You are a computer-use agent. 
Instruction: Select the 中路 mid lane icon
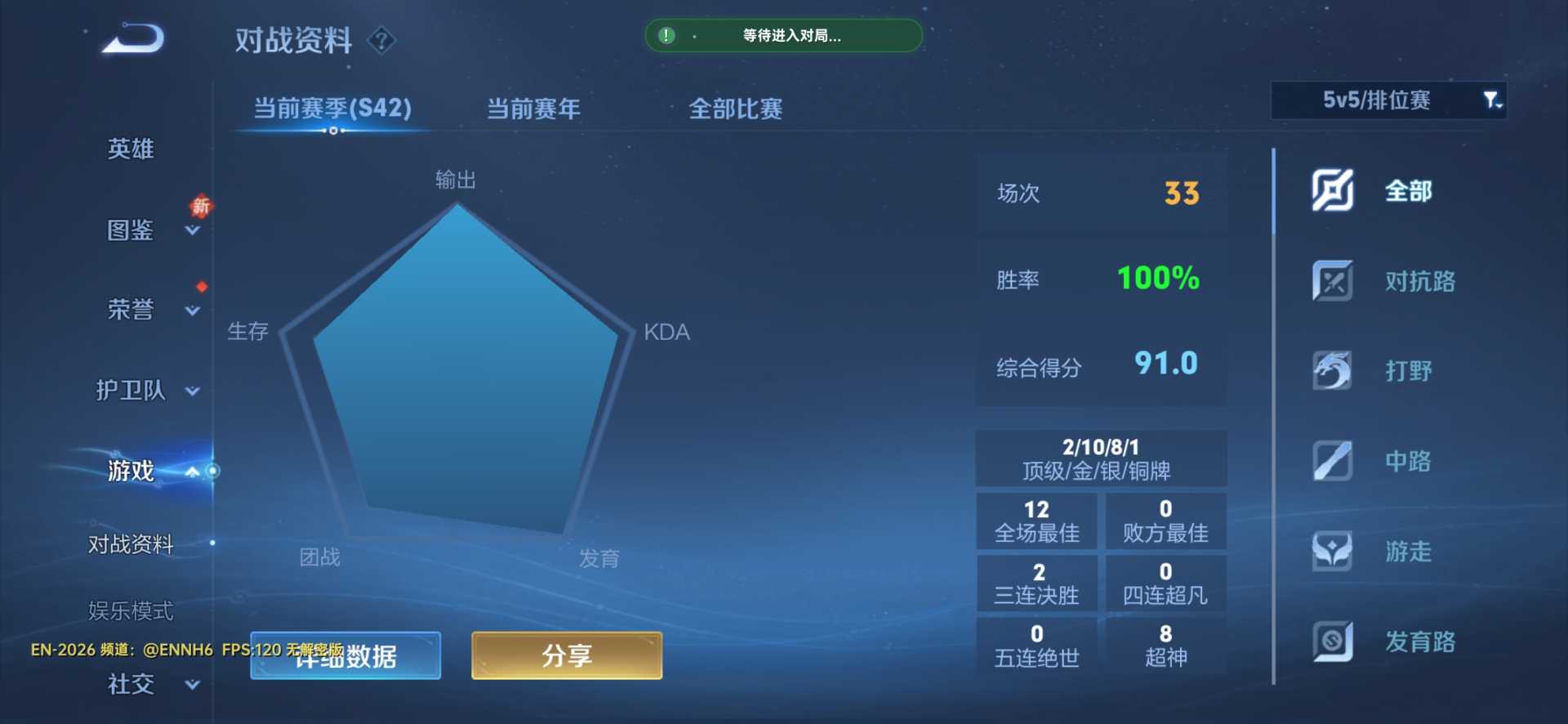[1331, 461]
